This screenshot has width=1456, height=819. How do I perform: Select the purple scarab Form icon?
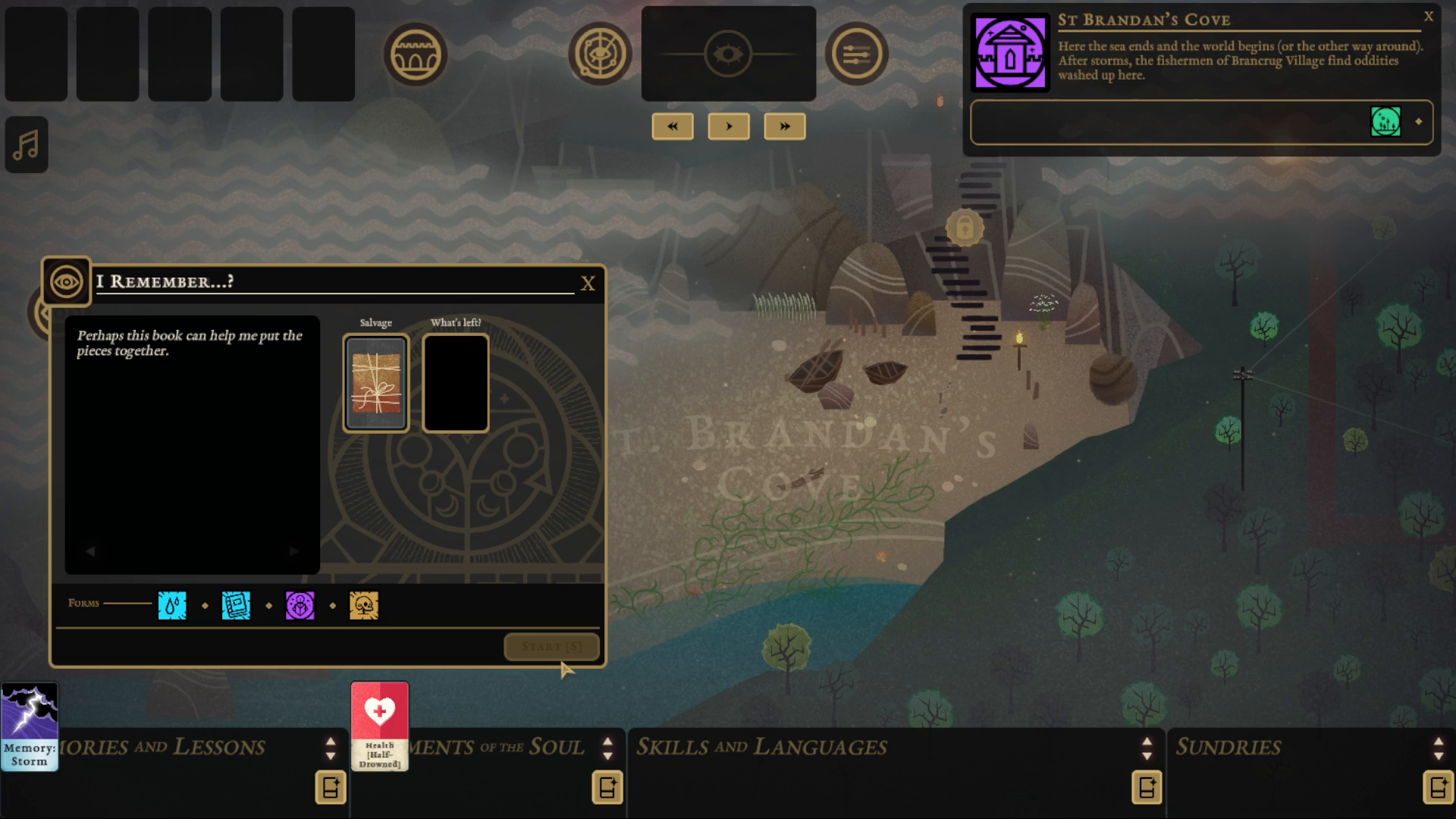point(300,604)
